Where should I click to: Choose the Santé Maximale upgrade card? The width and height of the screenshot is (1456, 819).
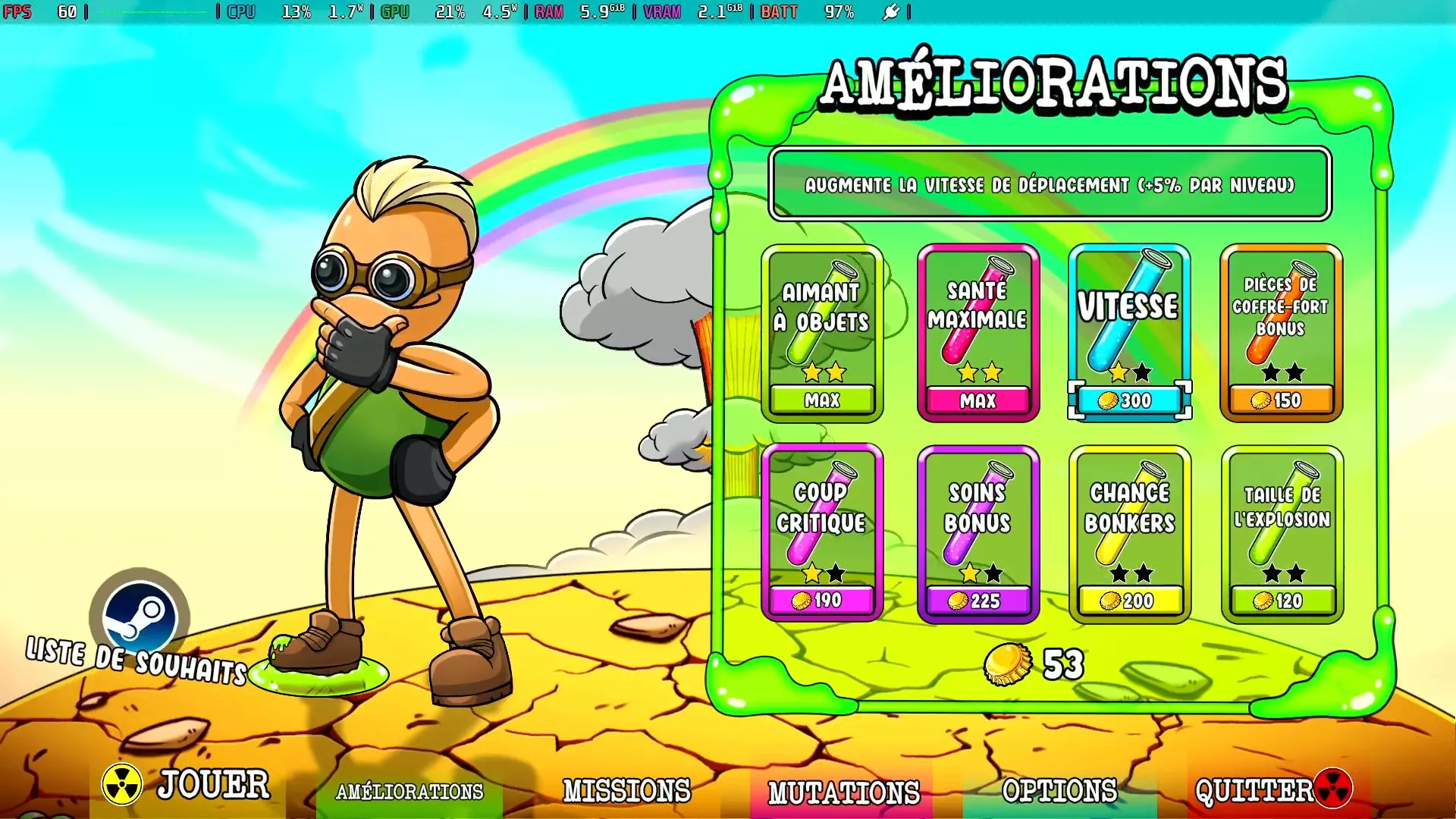coord(977,332)
